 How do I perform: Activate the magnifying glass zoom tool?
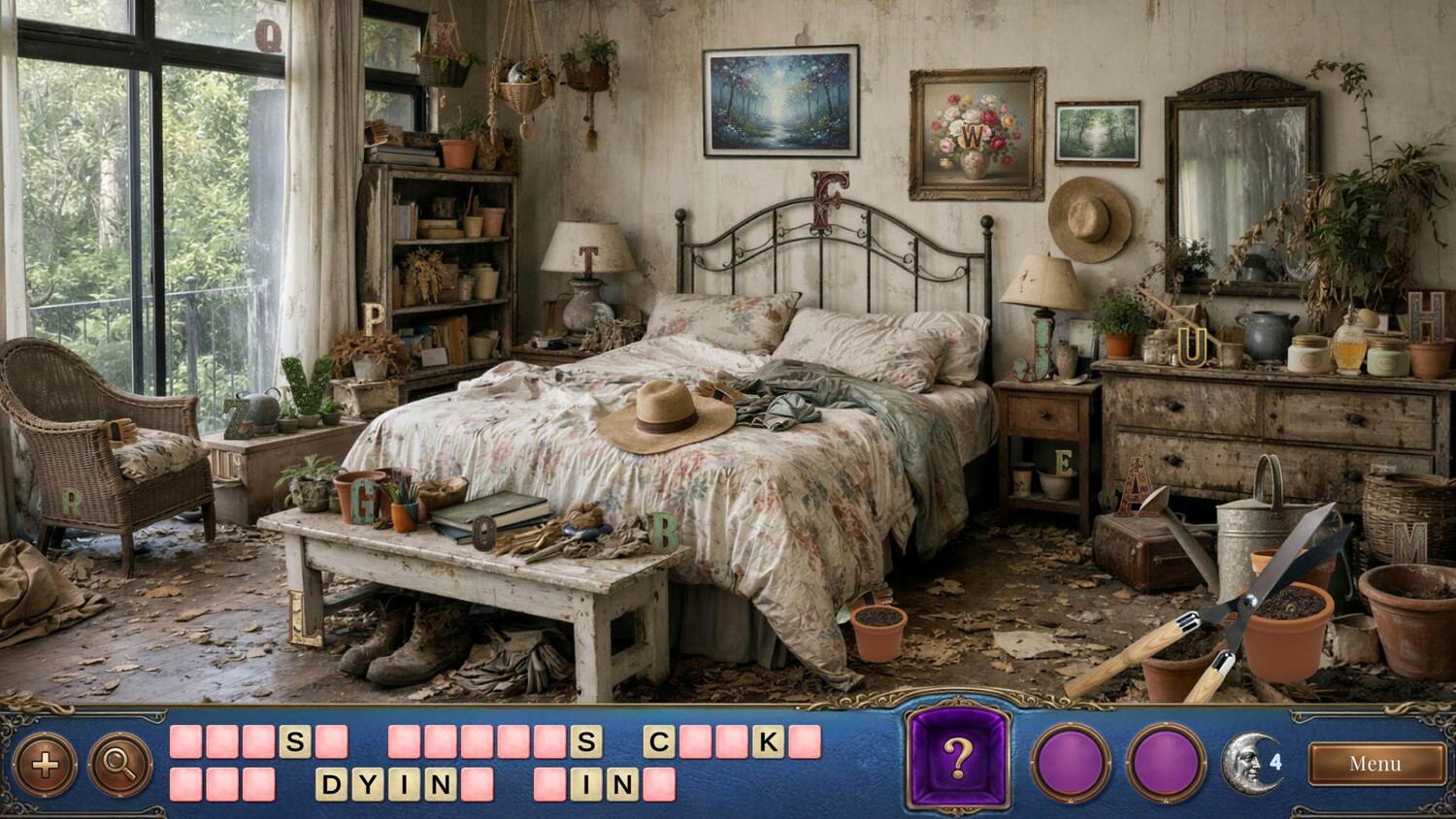coord(120,766)
